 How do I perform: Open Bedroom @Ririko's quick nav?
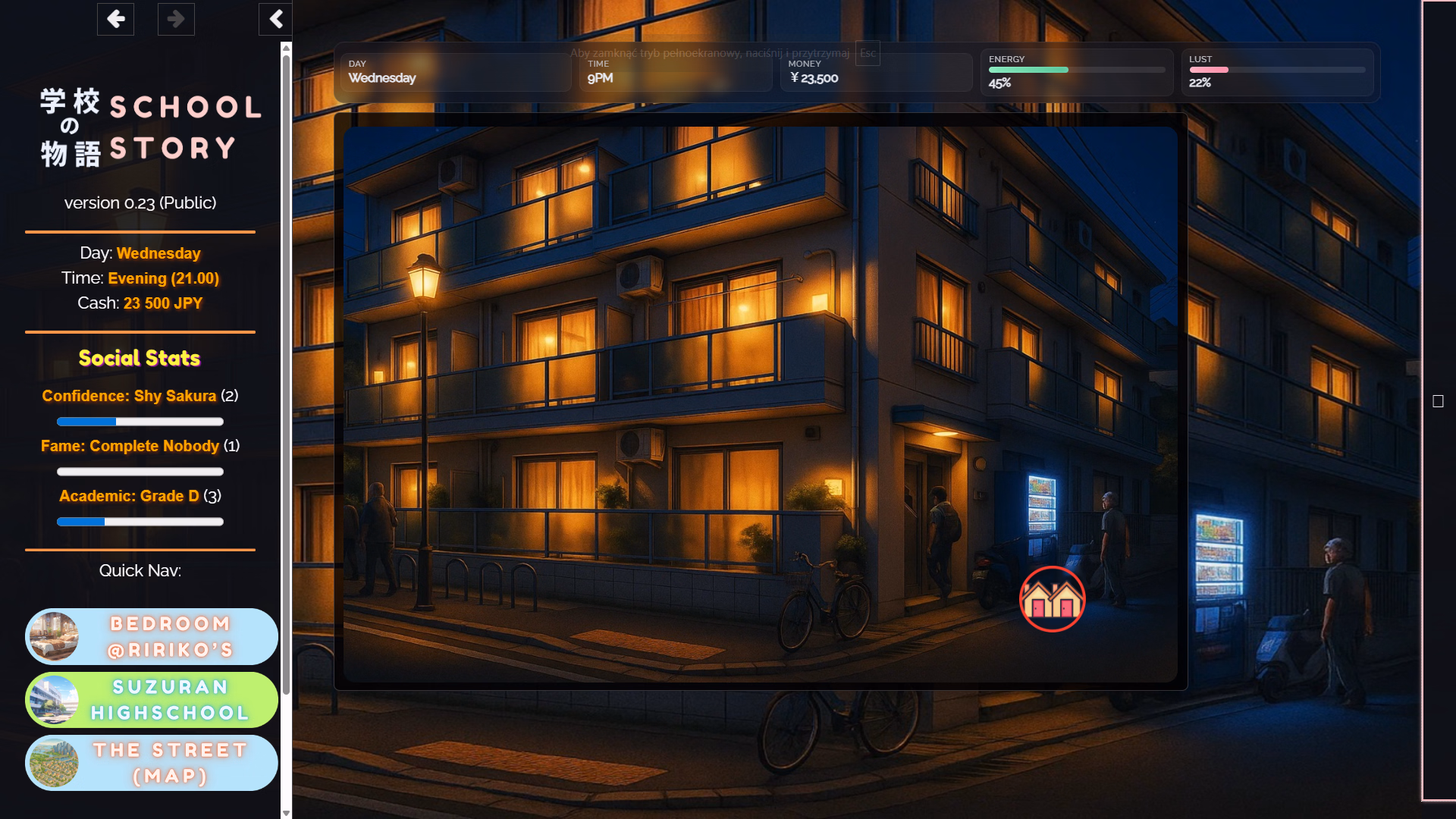pyautogui.click(x=152, y=636)
